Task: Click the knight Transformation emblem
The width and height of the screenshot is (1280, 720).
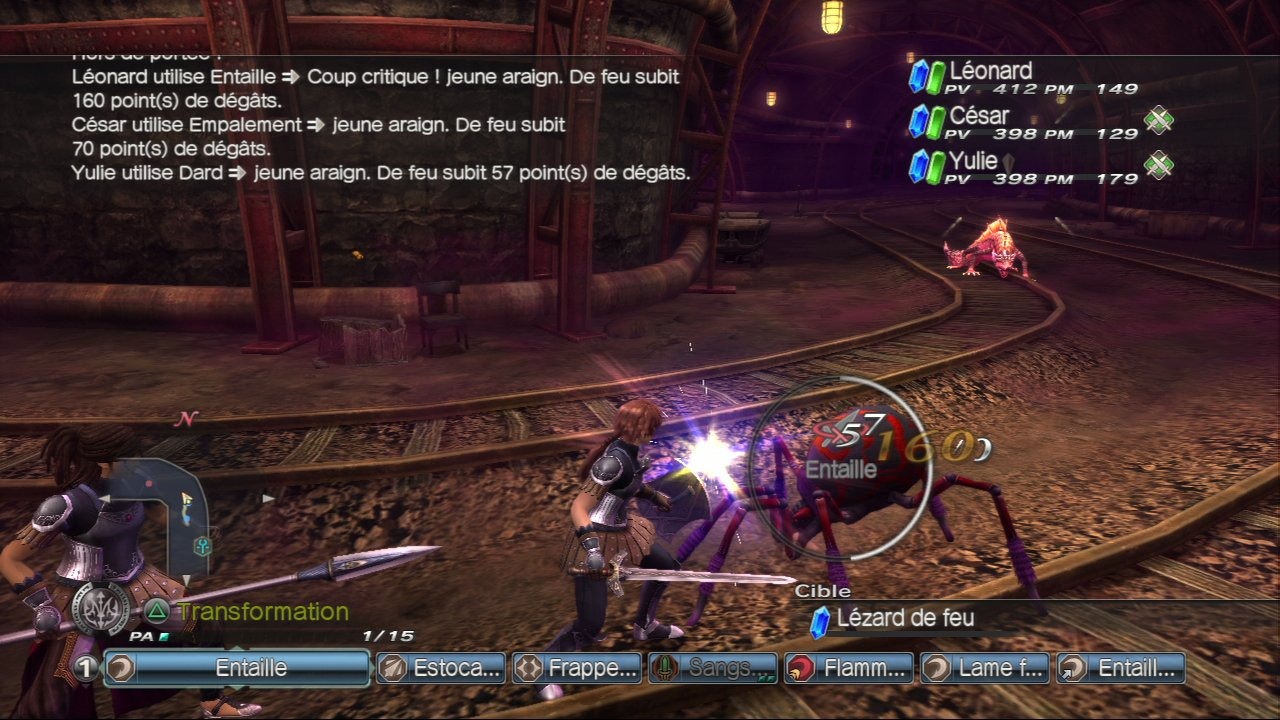Action: click(101, 609)
